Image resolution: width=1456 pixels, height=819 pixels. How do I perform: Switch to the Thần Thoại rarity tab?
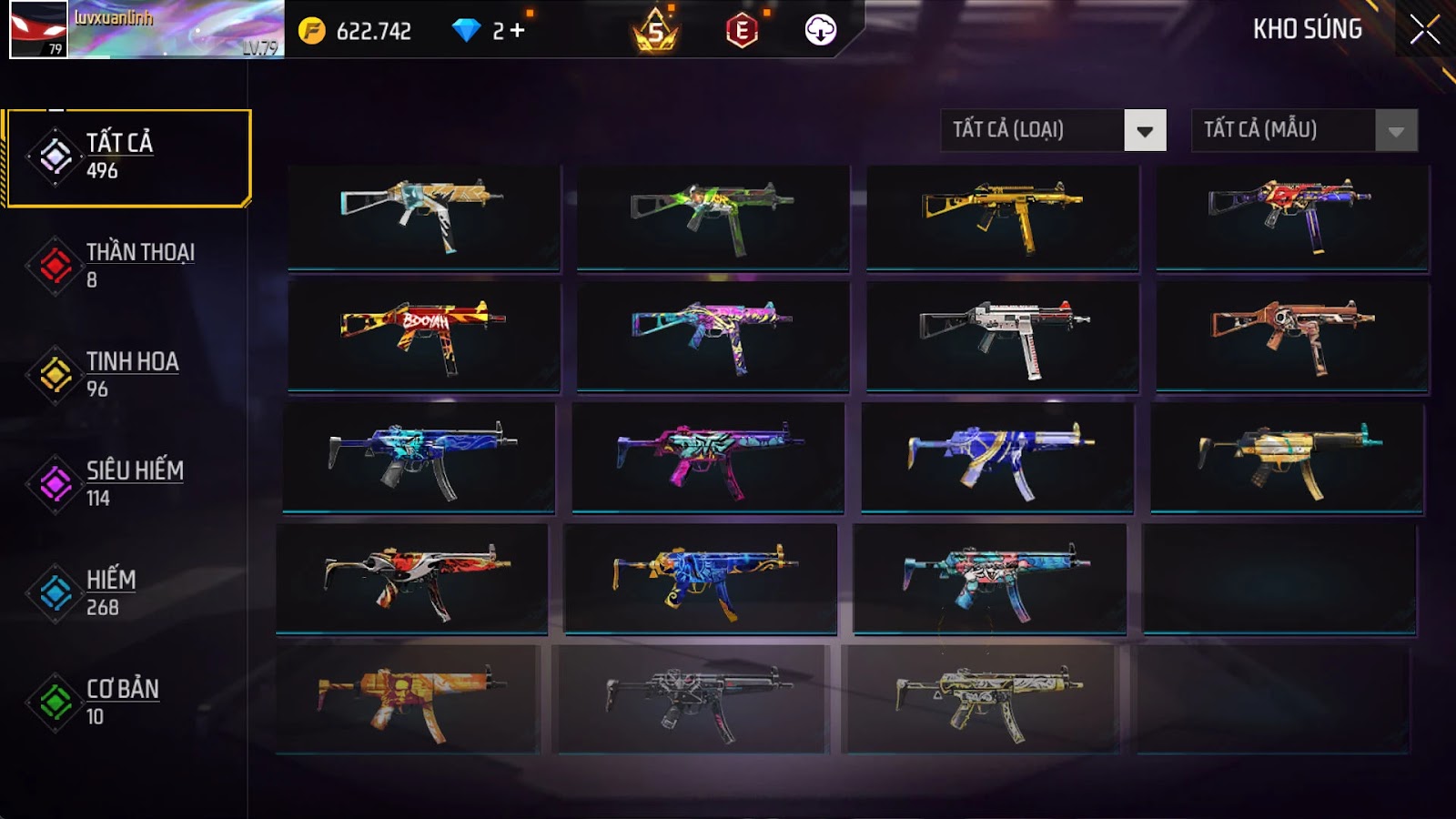tap(127, 266)
